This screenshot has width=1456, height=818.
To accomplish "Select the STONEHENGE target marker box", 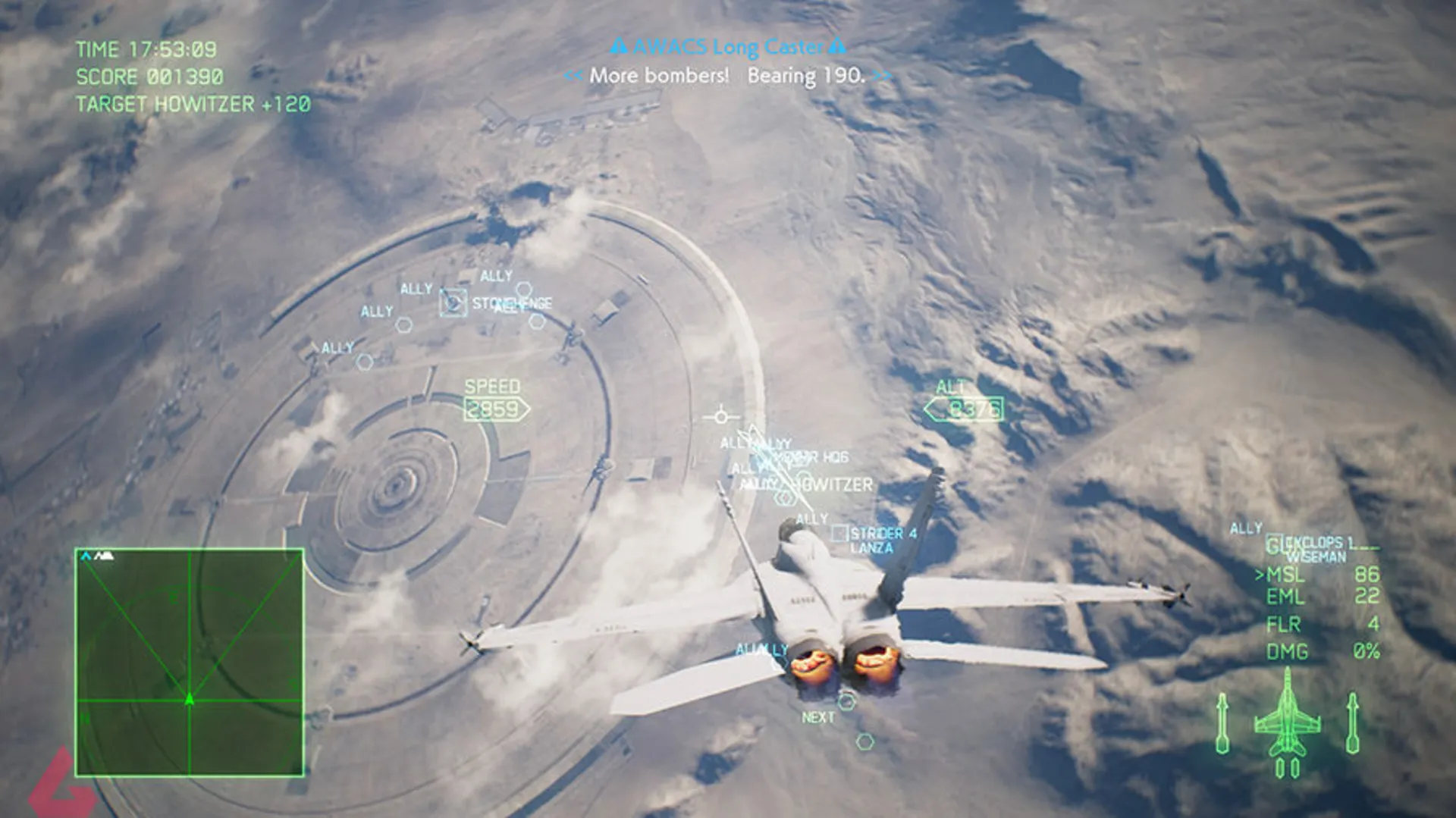I will tap(453, 303).
